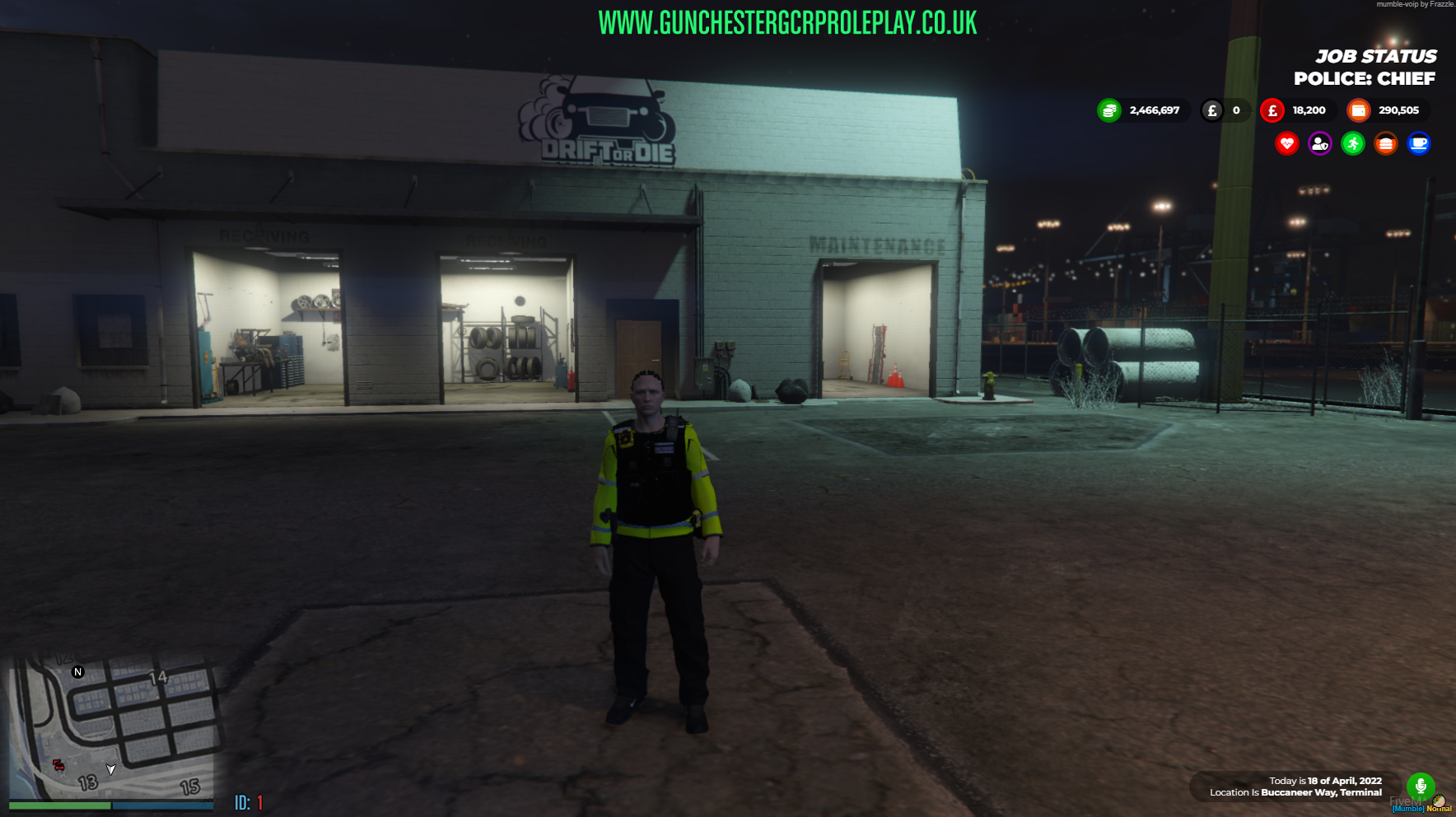Select the black pound sterling bank icon
Screen dimensions: 1456x817
coord(1211,110)
